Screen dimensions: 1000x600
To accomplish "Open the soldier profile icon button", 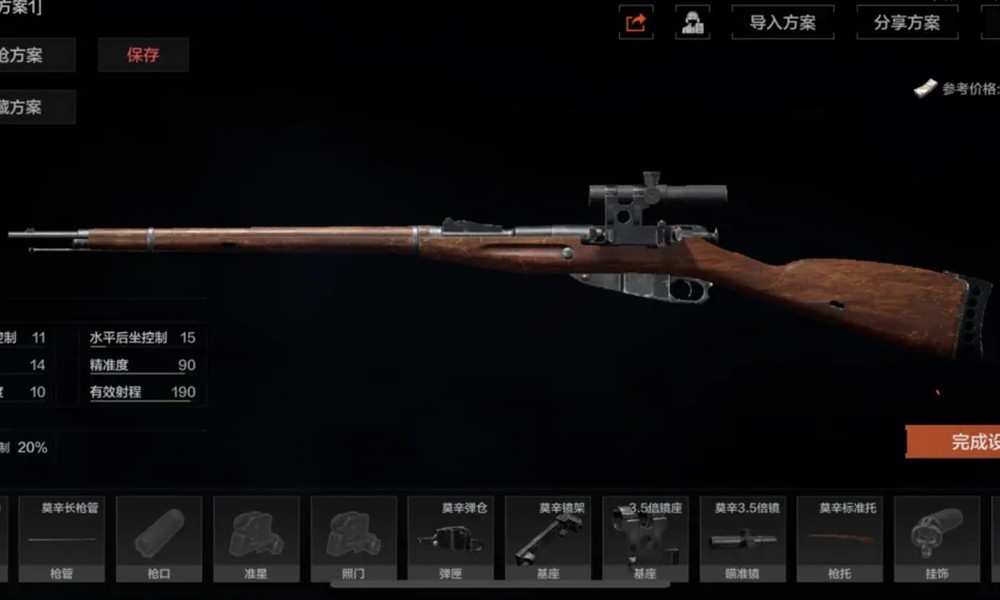I will coord(692,22).
